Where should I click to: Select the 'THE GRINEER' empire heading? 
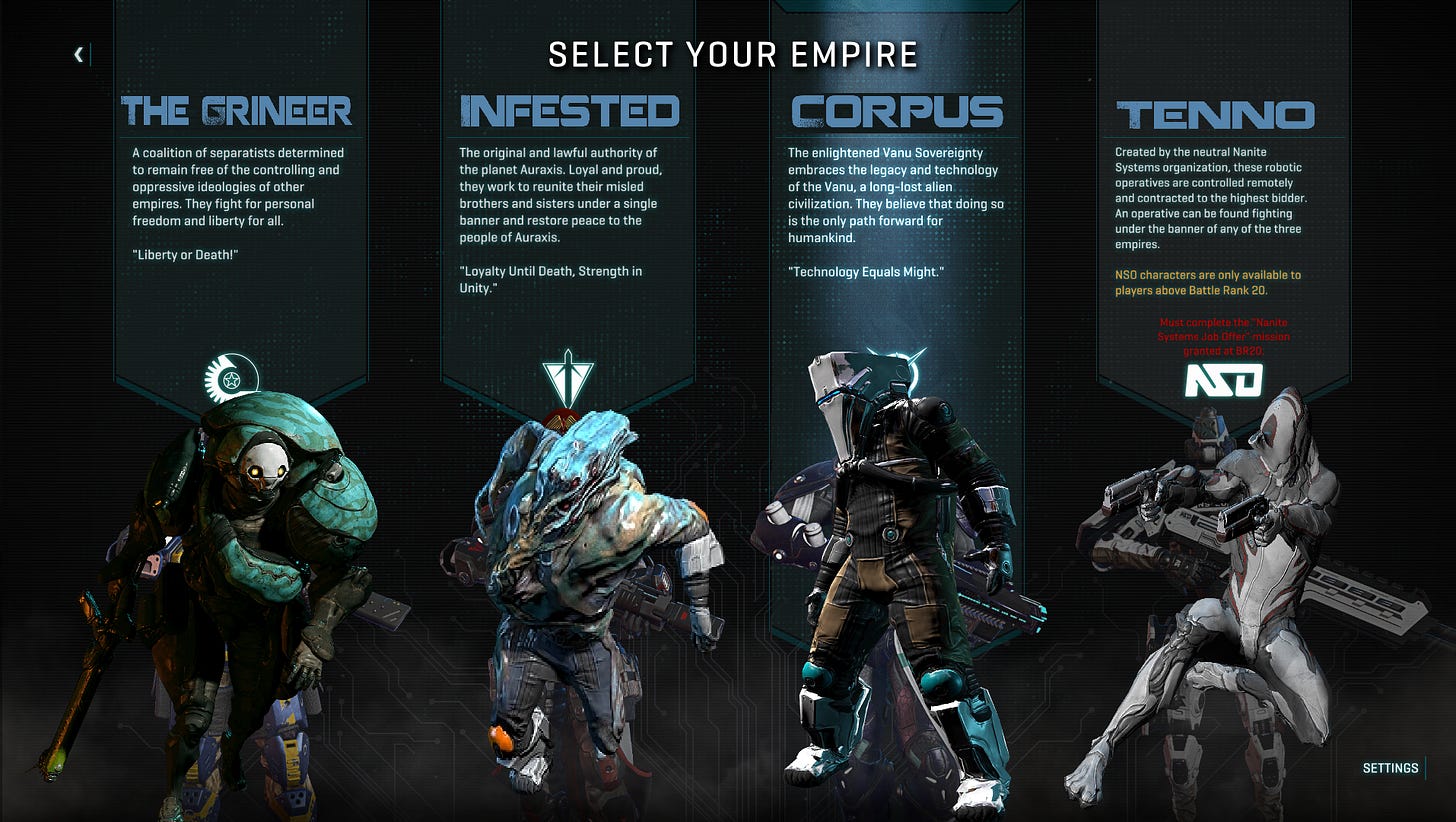tap(235, 110)
